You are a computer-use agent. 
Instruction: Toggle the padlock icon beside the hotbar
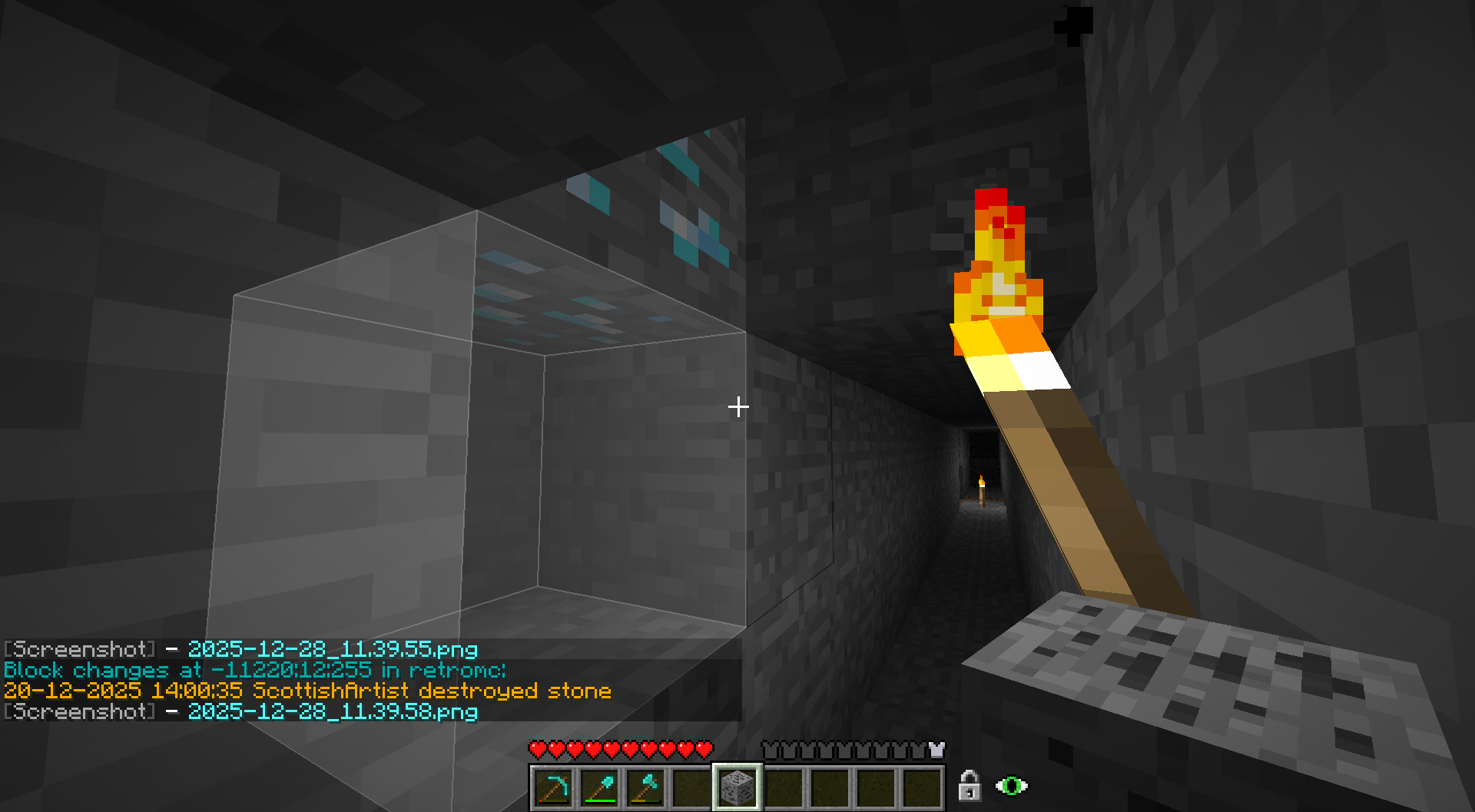click(x=970, y=786)
